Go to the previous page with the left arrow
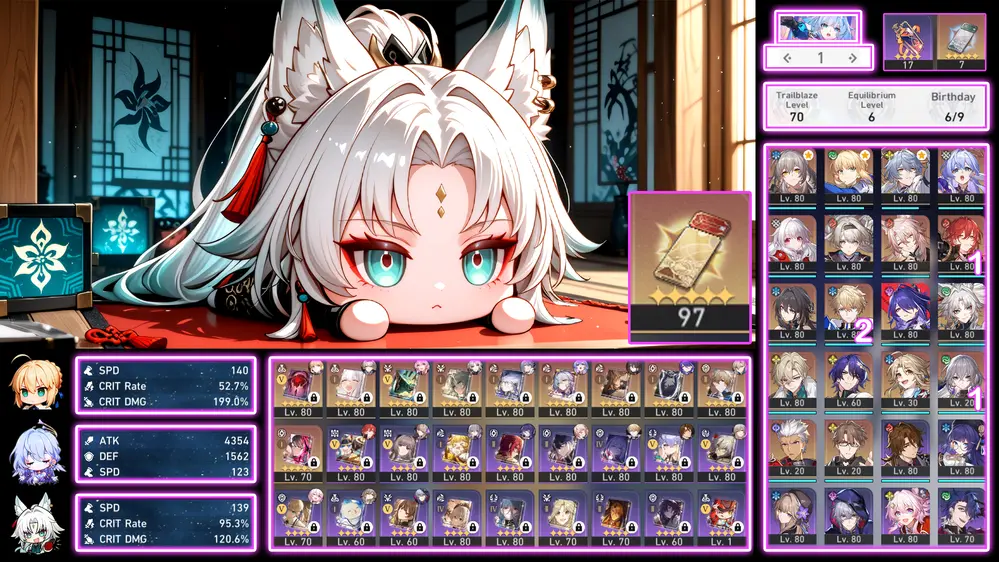This screenshot has width=999, height=562. point(787,58)
